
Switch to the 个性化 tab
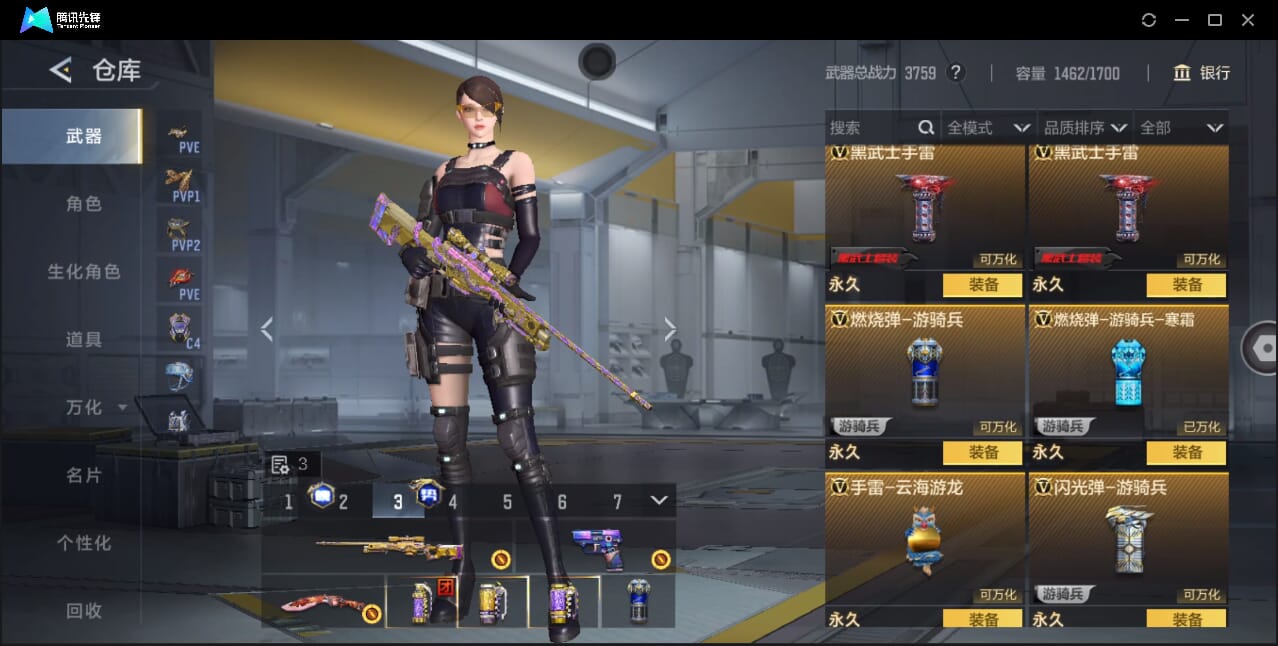tap(84, 544)
